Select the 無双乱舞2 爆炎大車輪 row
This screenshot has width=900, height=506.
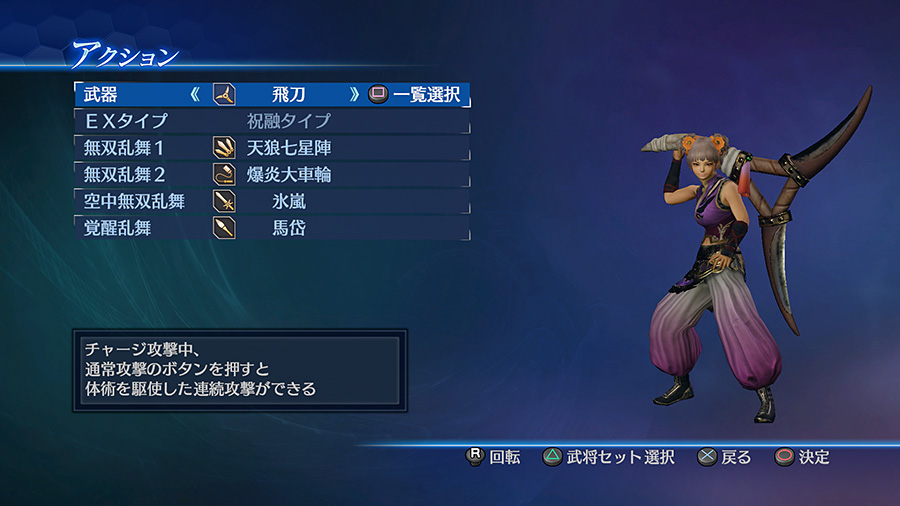(271, 175)
